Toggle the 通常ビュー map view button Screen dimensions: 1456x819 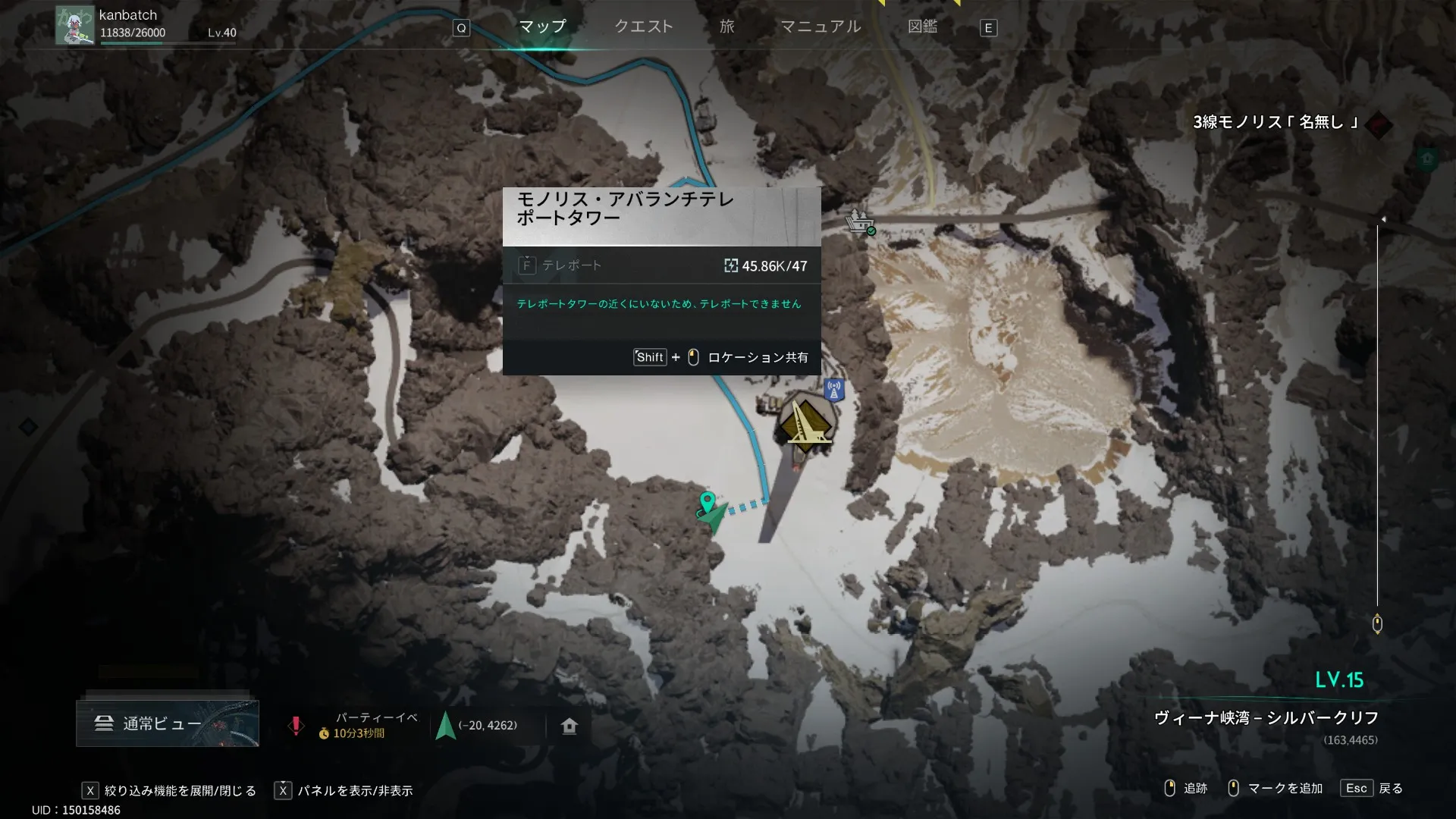point(167,723)
